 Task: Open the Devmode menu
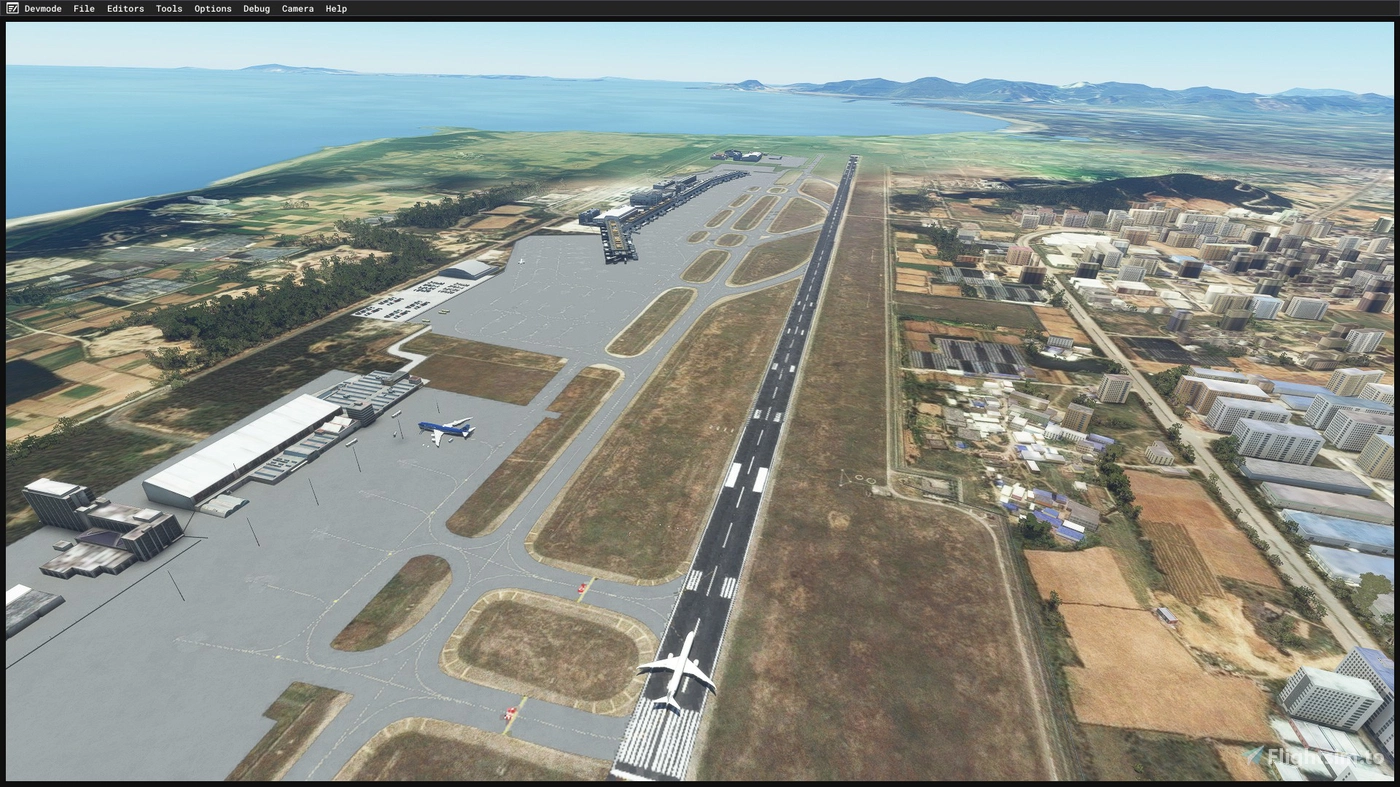point(42,8)
